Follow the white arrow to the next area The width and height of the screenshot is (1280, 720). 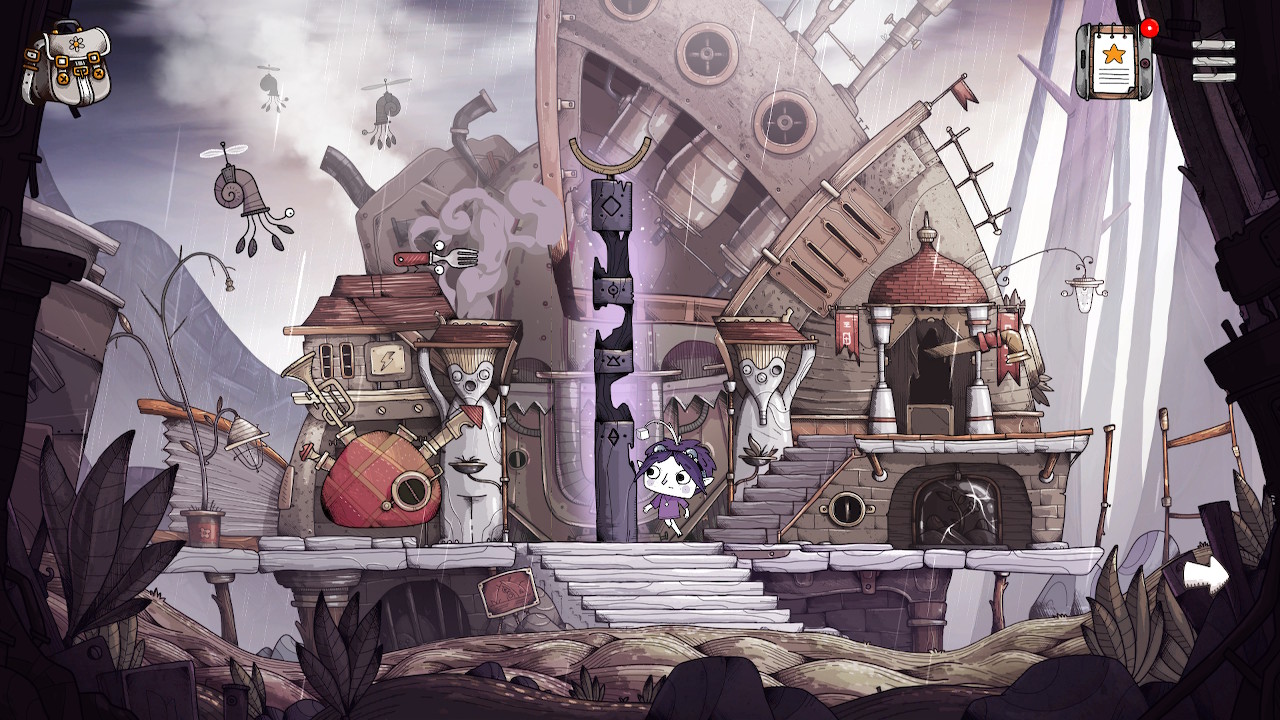pos(1205,575)
